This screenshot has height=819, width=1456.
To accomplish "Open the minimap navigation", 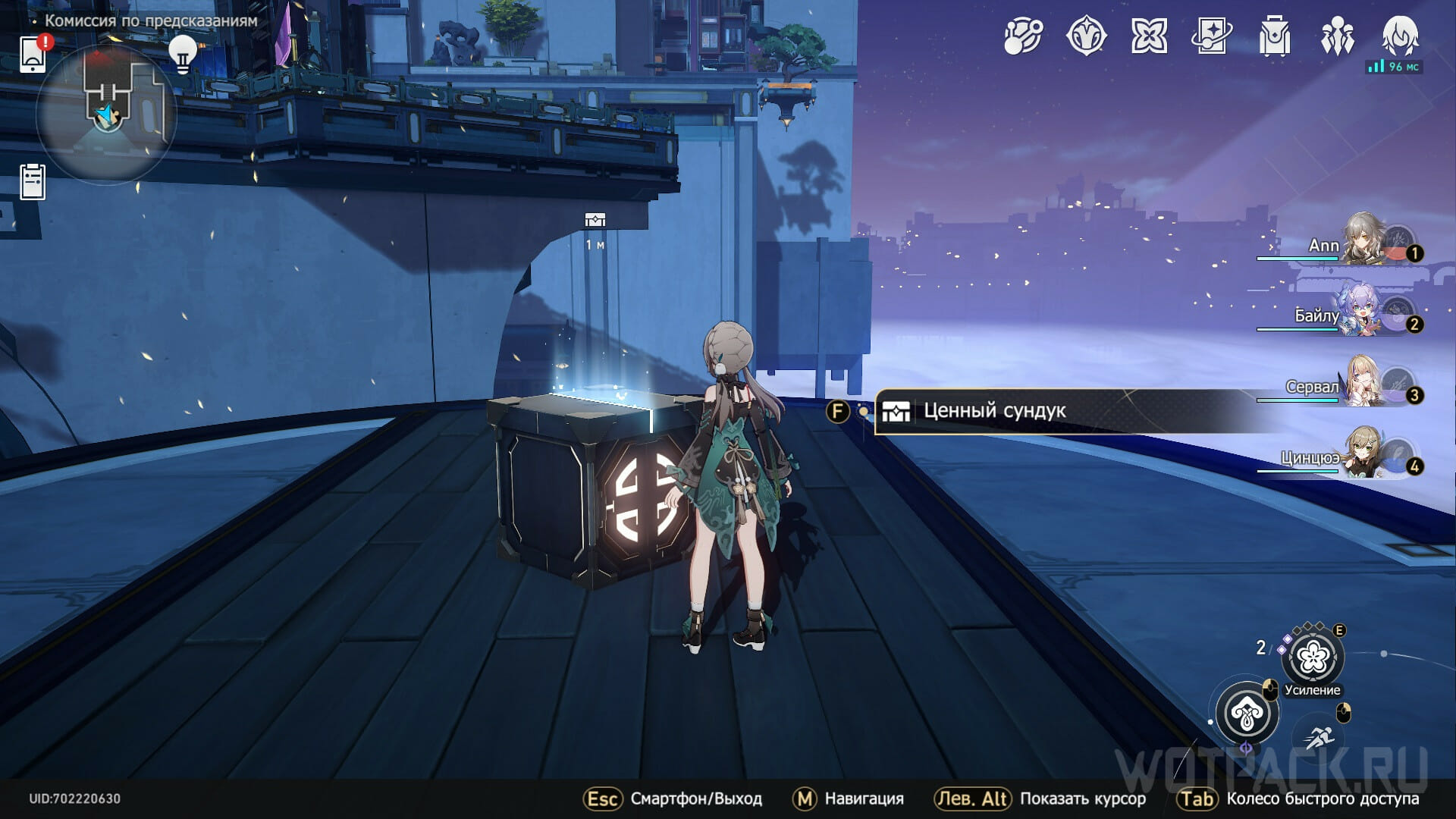I will coord(107,114).
